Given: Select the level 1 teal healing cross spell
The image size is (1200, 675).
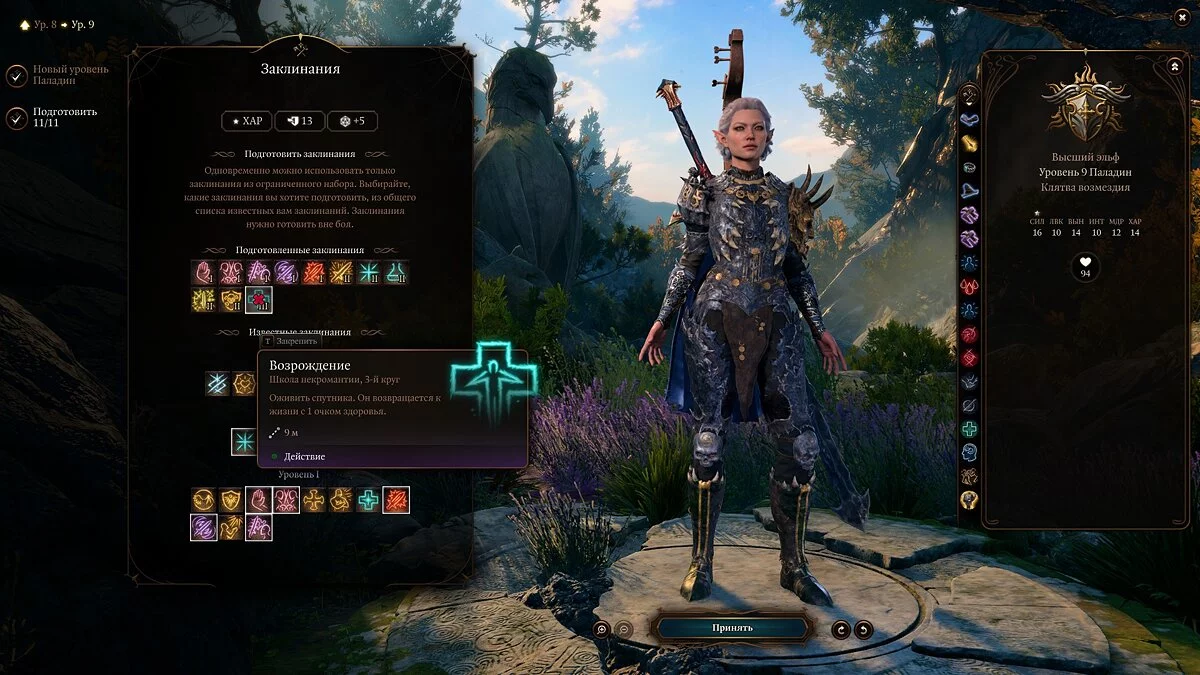Looking at the screenshot, I should point(369,500).
